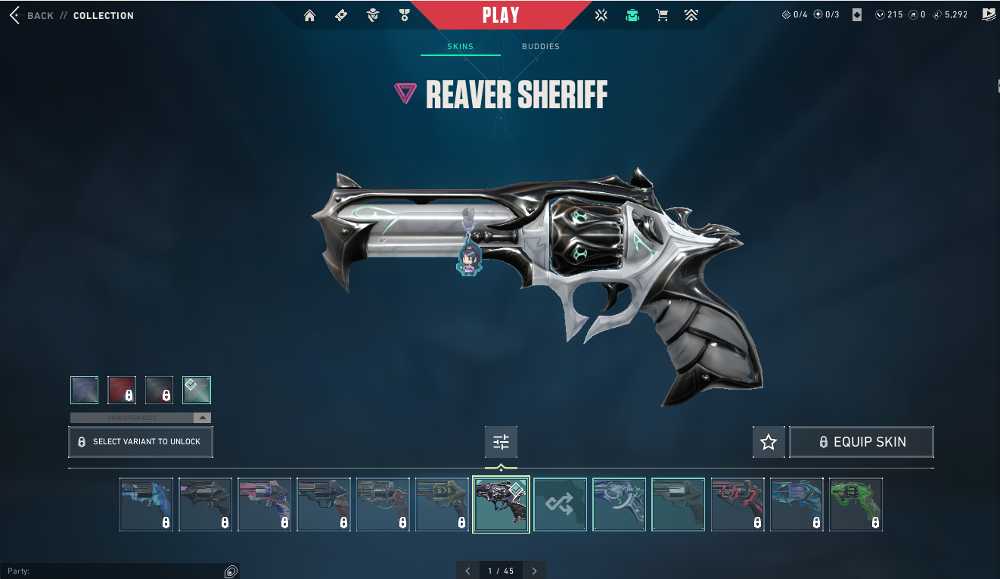Select the green locked Sheriff skin thumbnail
Screen dimensions: 1000x579
click(855, 504)
